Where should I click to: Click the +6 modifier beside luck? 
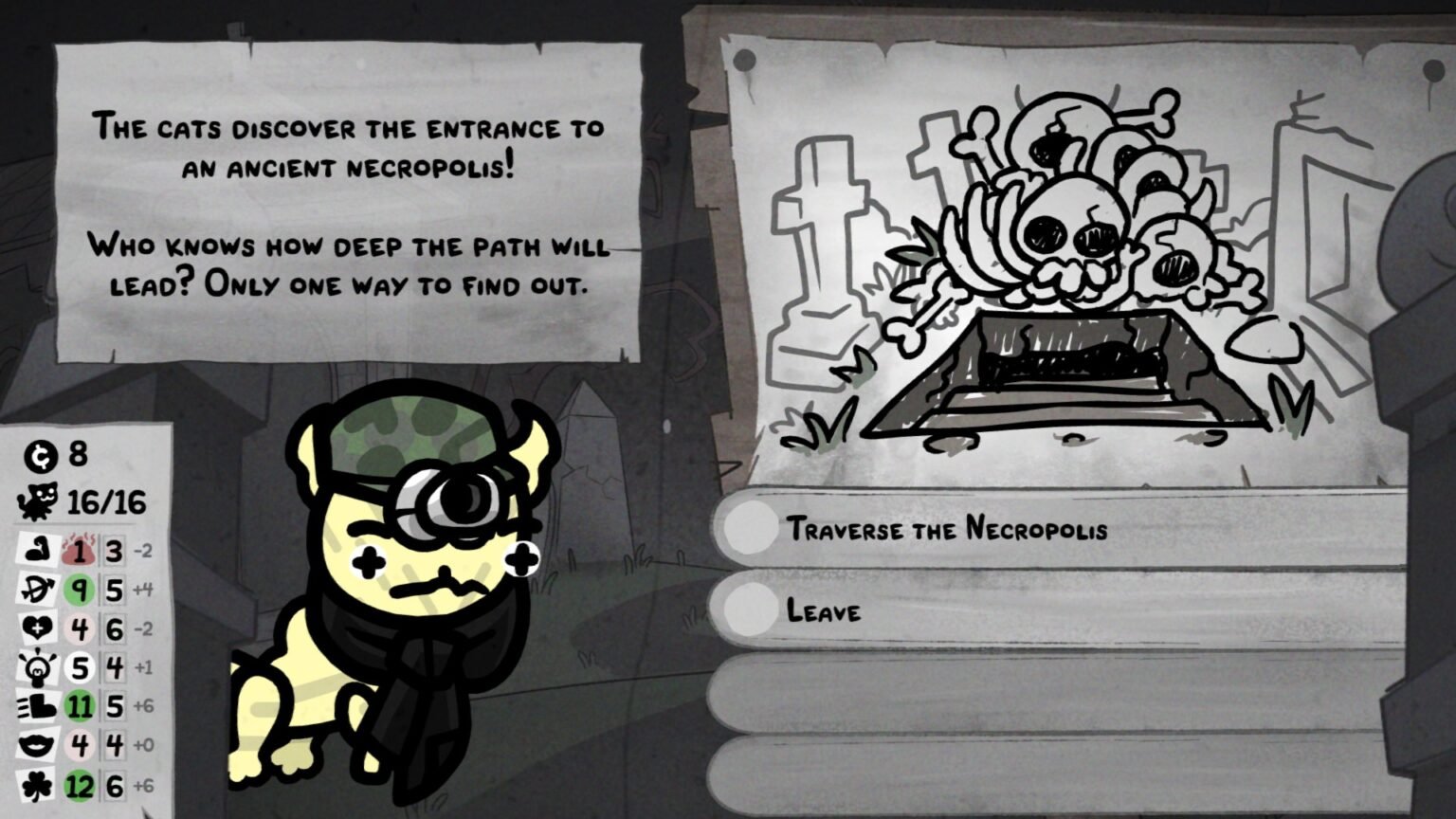[144, 785]
